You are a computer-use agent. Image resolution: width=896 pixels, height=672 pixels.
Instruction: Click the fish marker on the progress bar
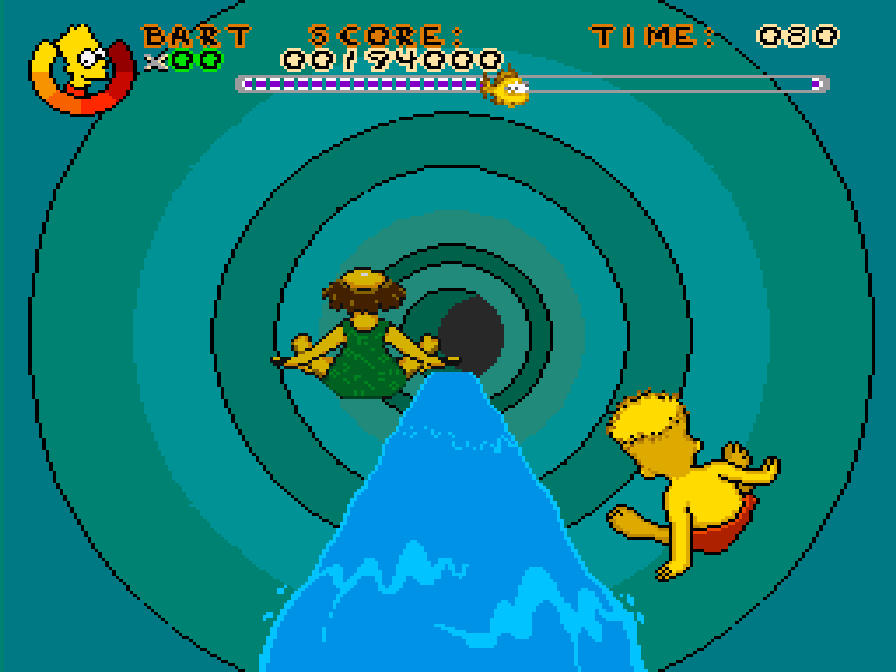click(x=505, y=87)
